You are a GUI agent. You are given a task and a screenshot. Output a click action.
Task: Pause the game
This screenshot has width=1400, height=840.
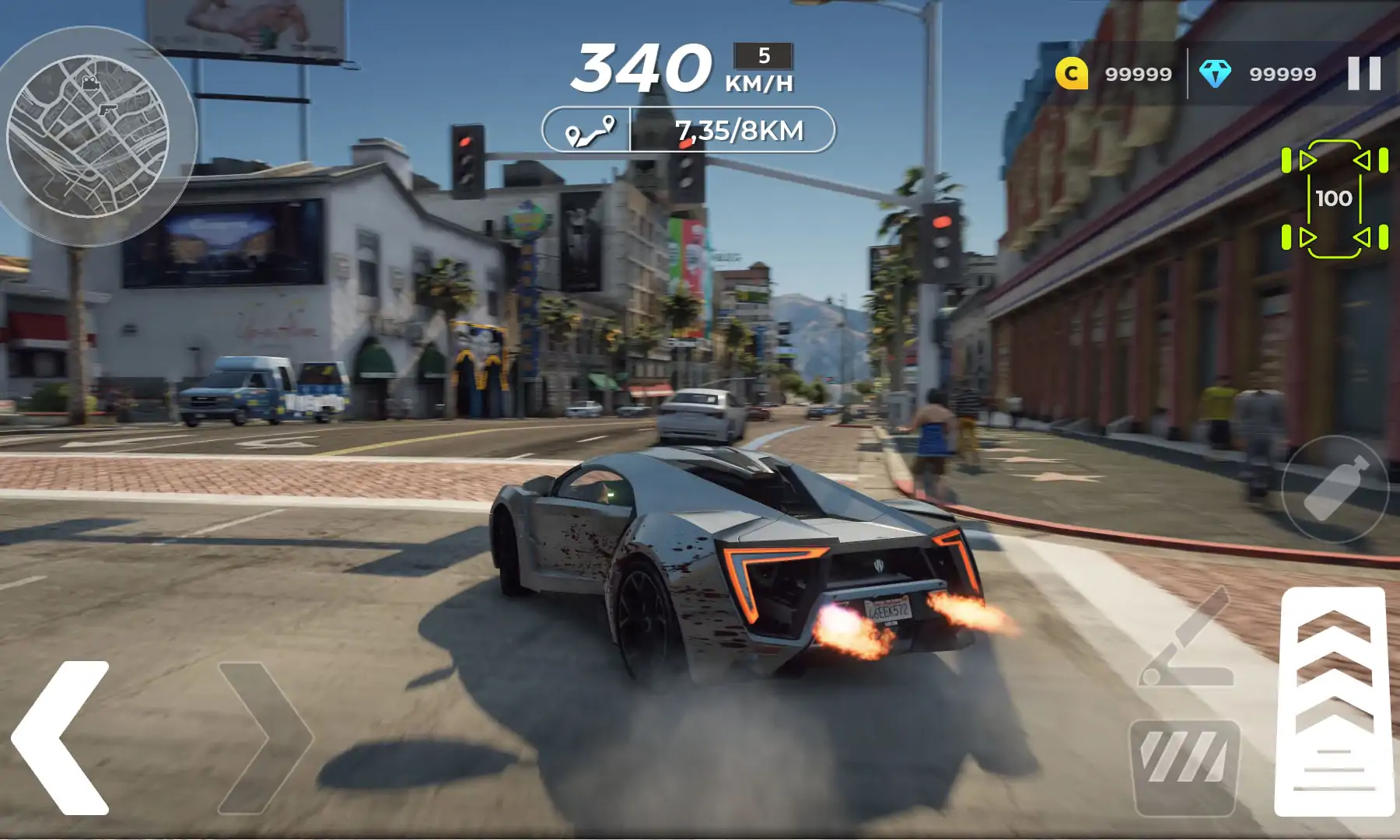(x=1364, y=74)
